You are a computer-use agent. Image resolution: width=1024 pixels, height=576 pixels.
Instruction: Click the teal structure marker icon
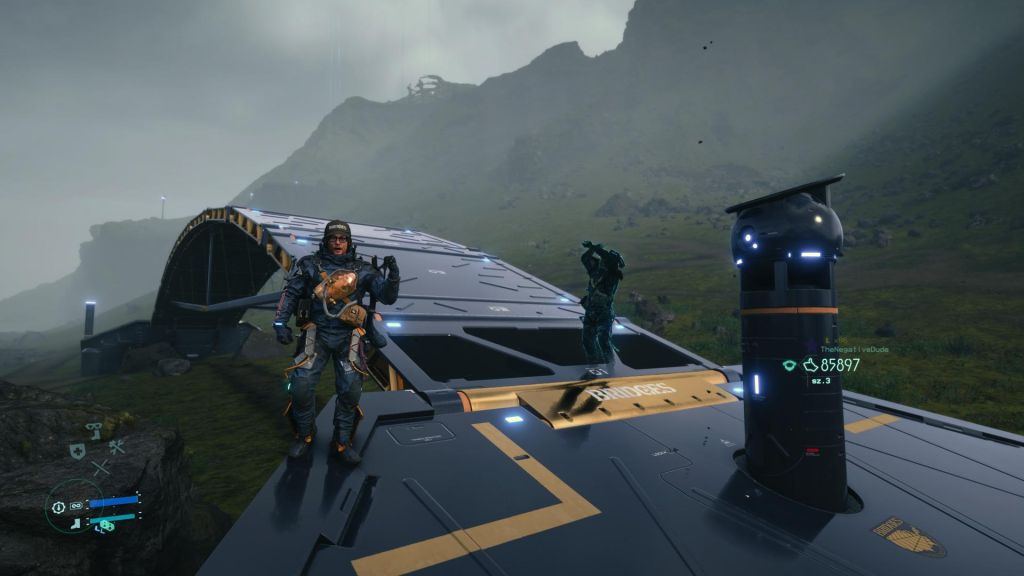(789, 365)
